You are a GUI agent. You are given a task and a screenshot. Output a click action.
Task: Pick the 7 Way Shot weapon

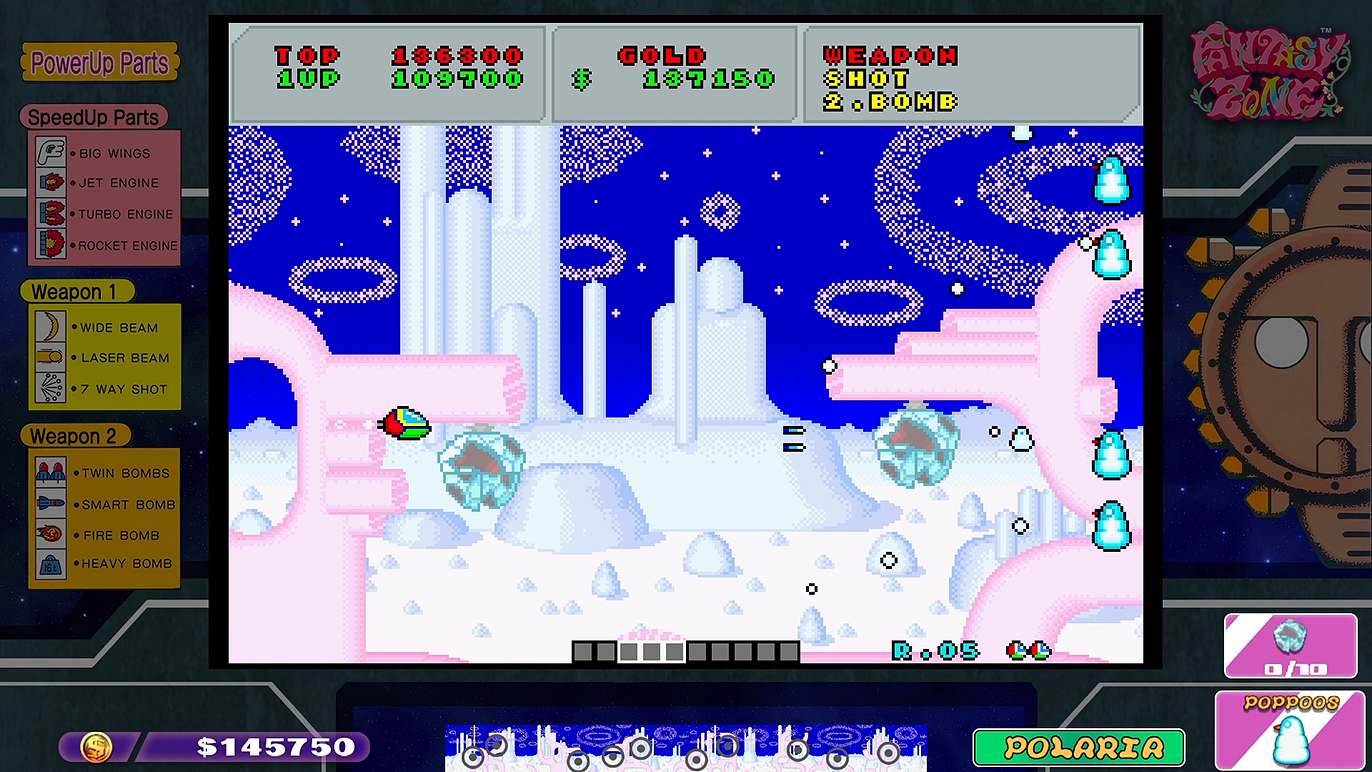click(105, 389)
